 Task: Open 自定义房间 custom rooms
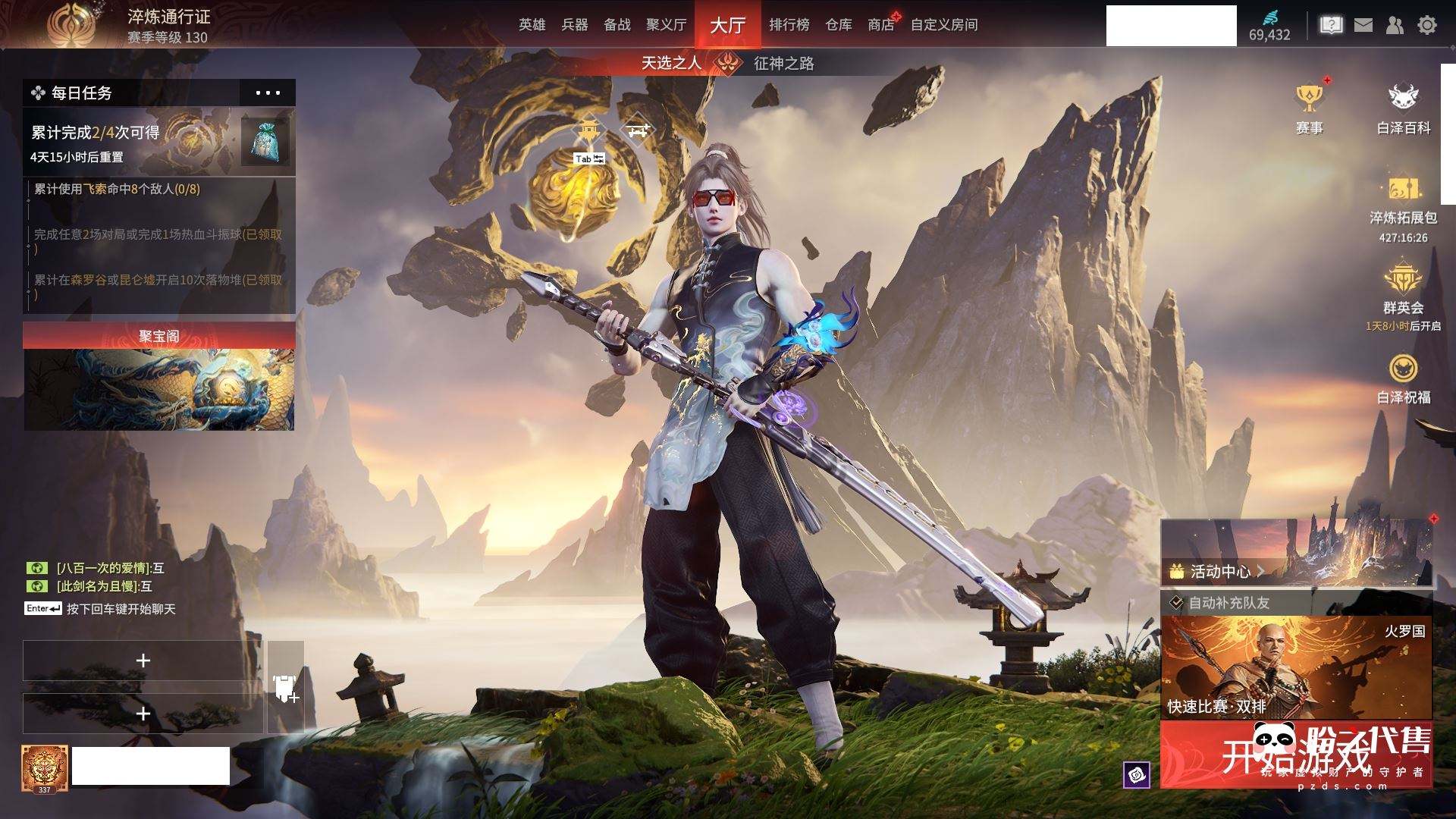[943, 25]
